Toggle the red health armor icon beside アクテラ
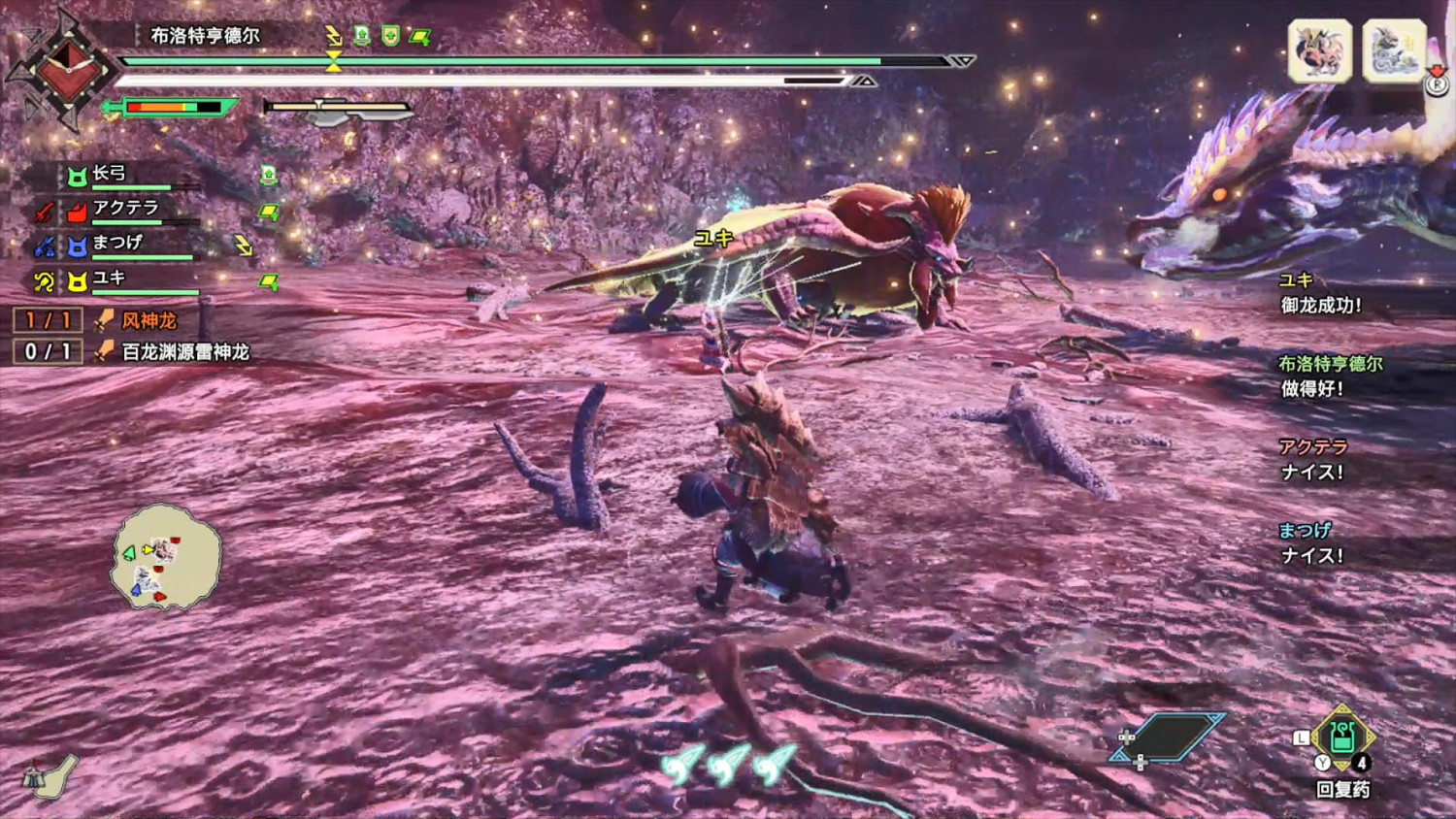 [x=78, y=212]
